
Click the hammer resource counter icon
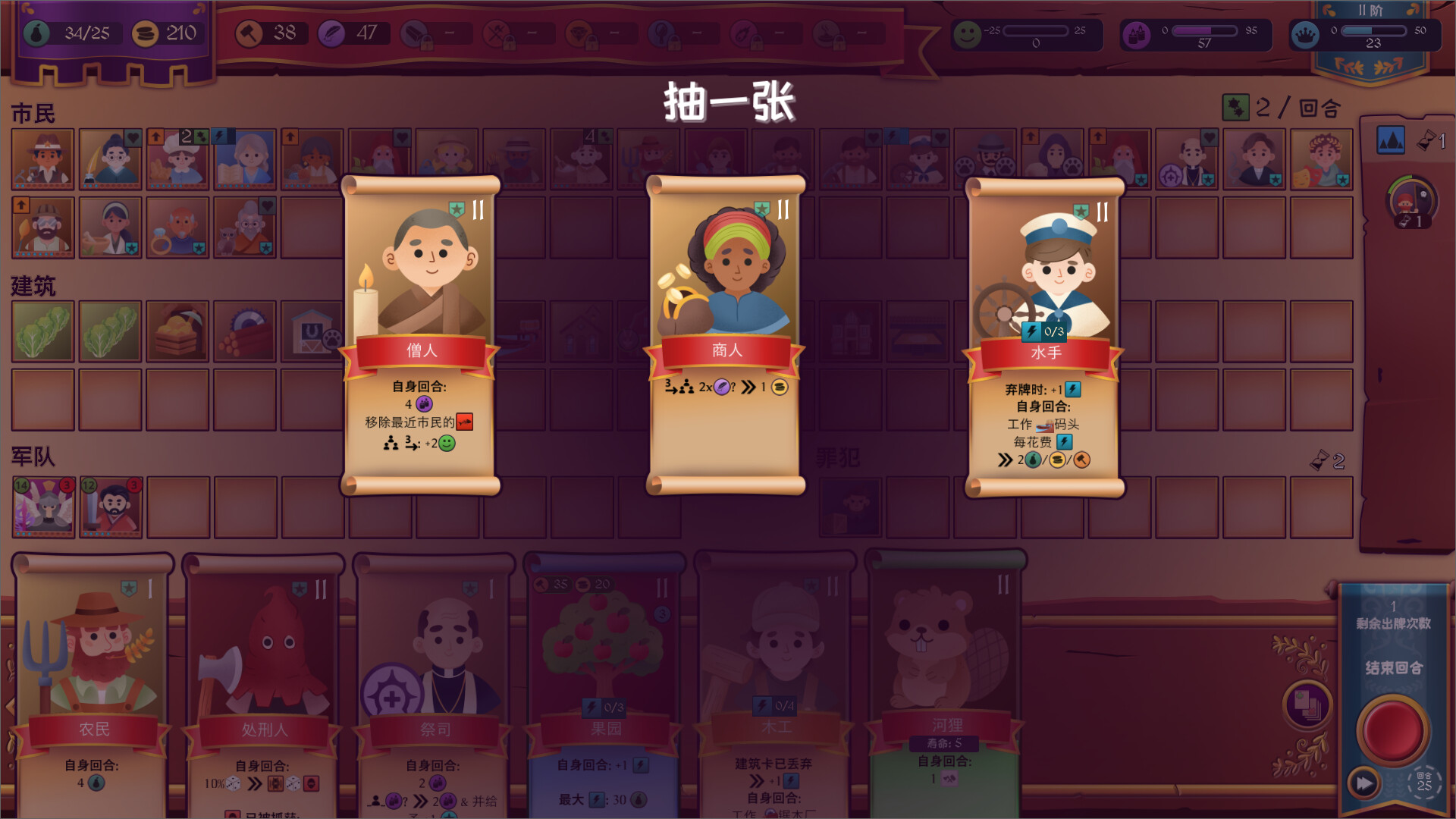[248, 34]
